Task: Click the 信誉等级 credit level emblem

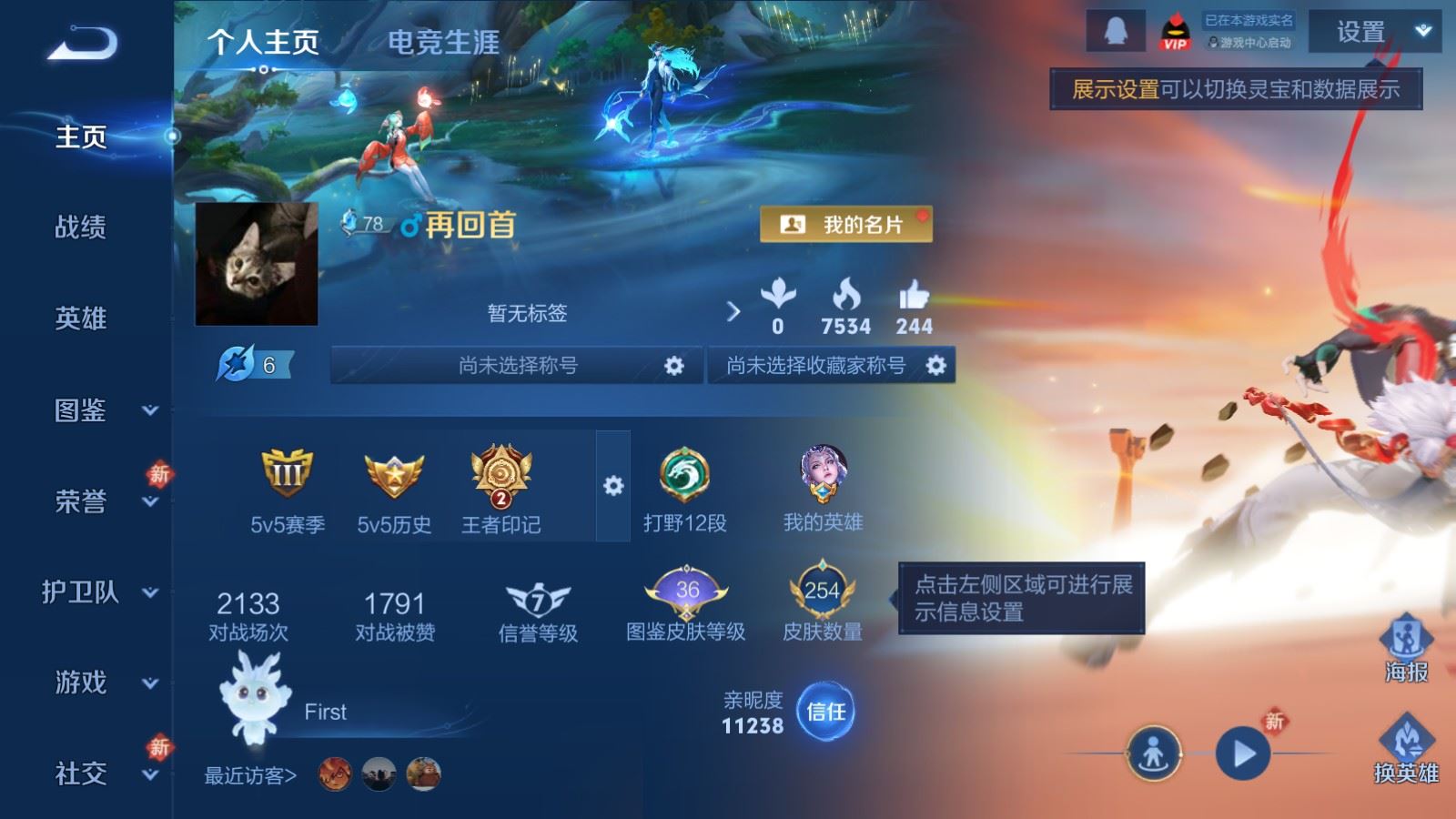Action: [x=541, y=596]
